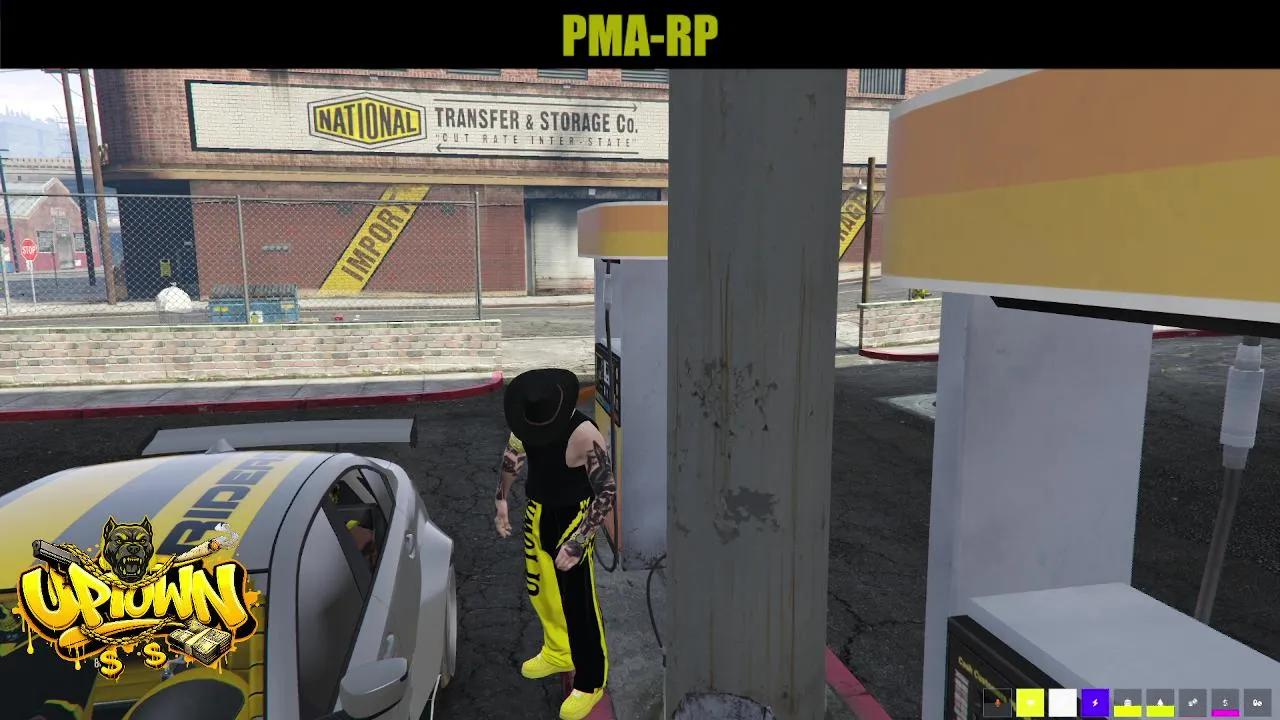Click the character's black cowboy hat
This screenshot has height=720, width=1280.
tap(545, 400)
